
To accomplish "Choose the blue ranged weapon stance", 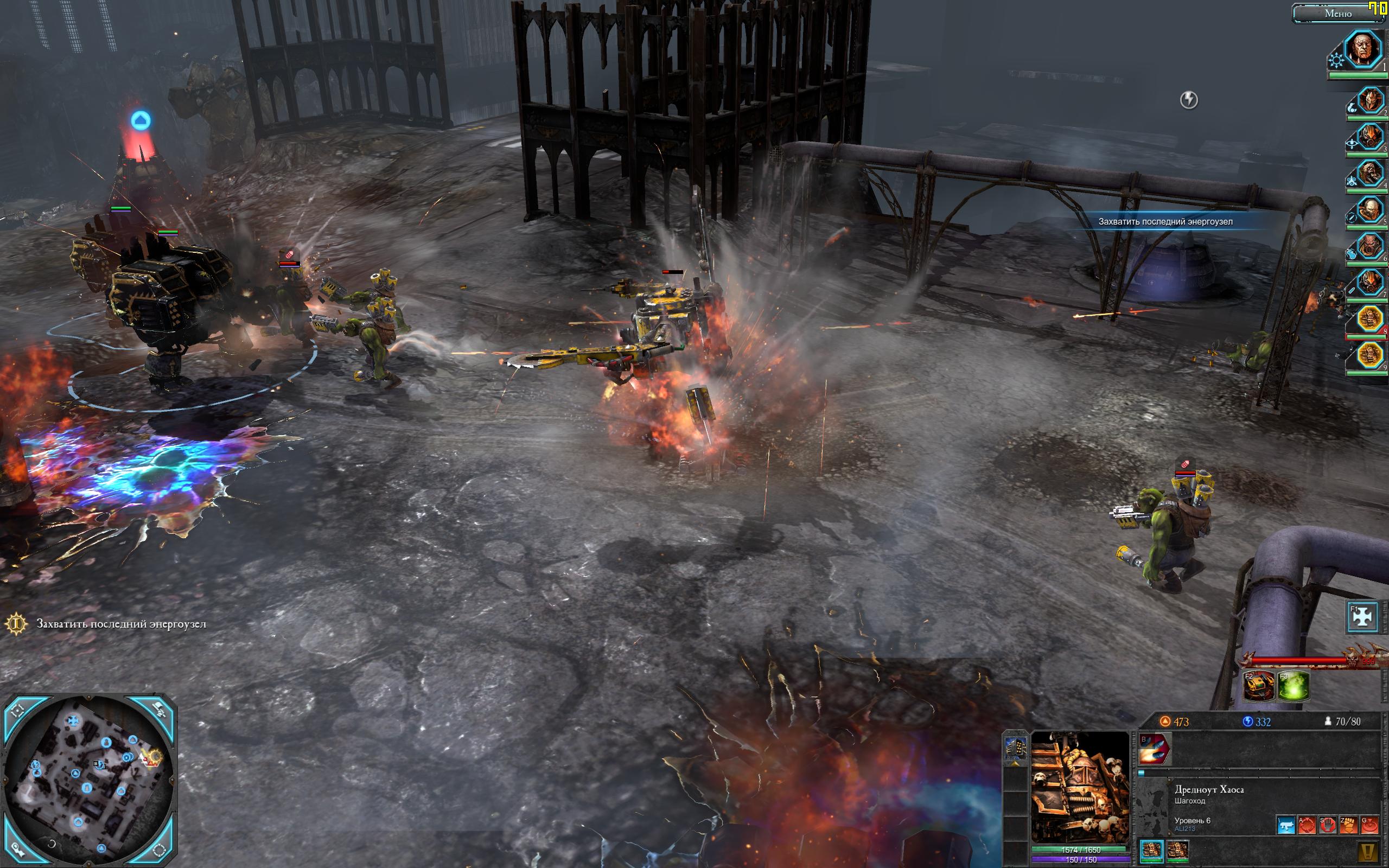I will click(x=1286, y=826).
